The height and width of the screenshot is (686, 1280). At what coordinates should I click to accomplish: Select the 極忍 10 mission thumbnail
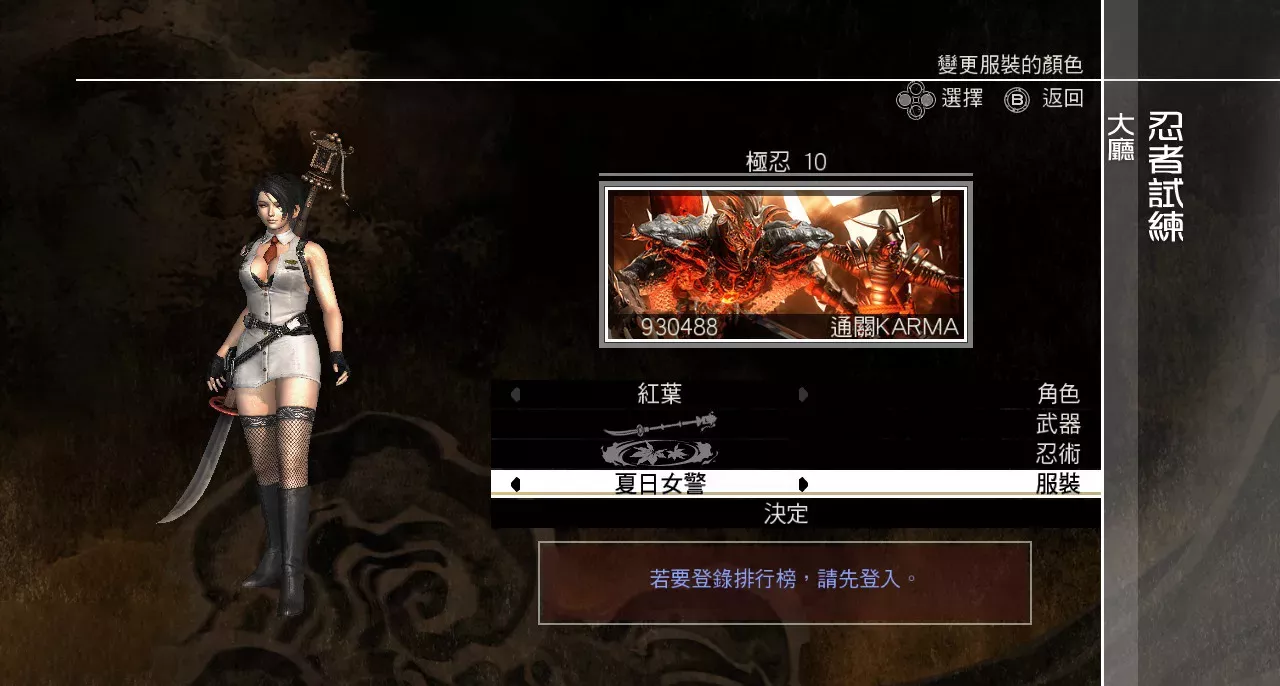pyautogui.click(x=786, y=264)
